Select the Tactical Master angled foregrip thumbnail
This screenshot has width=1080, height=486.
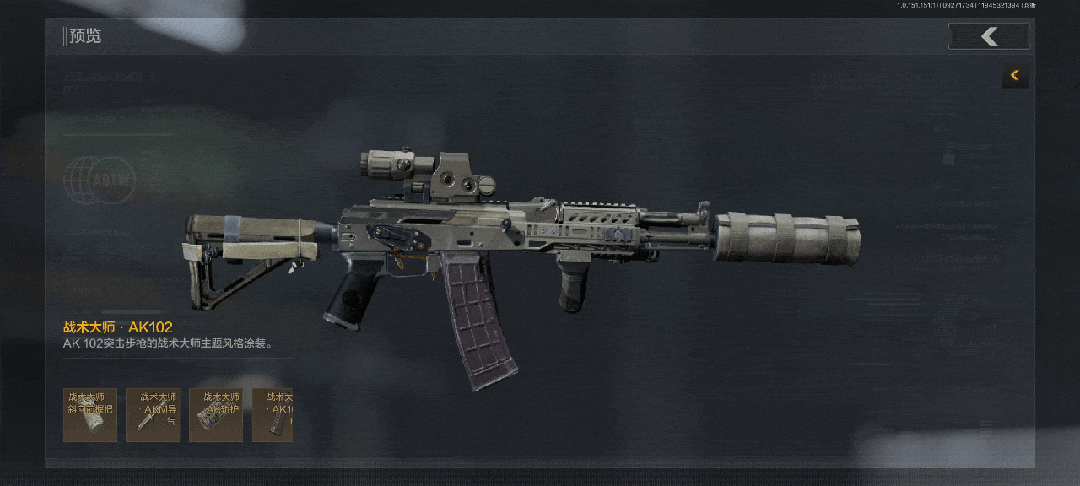[90, 415]
